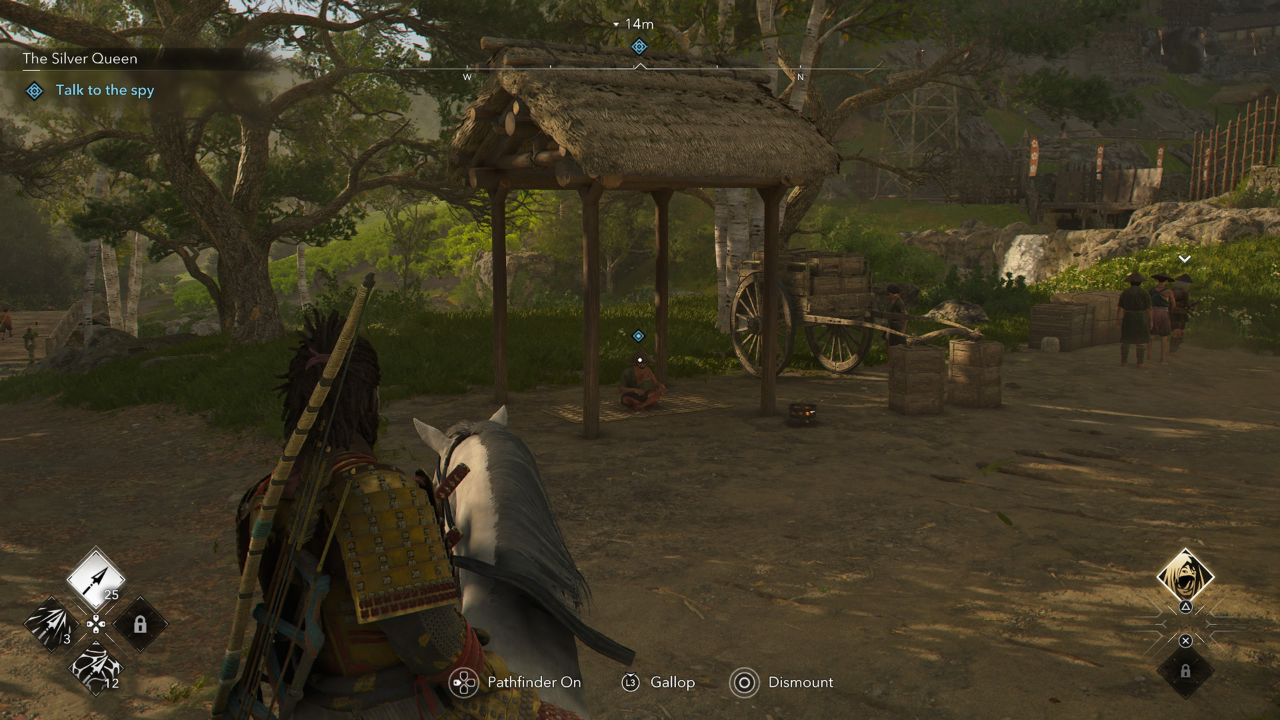Screen dimensions: 1280x720
Task: Click the d-pad icon between ammo slots
Action: point(96,622)
